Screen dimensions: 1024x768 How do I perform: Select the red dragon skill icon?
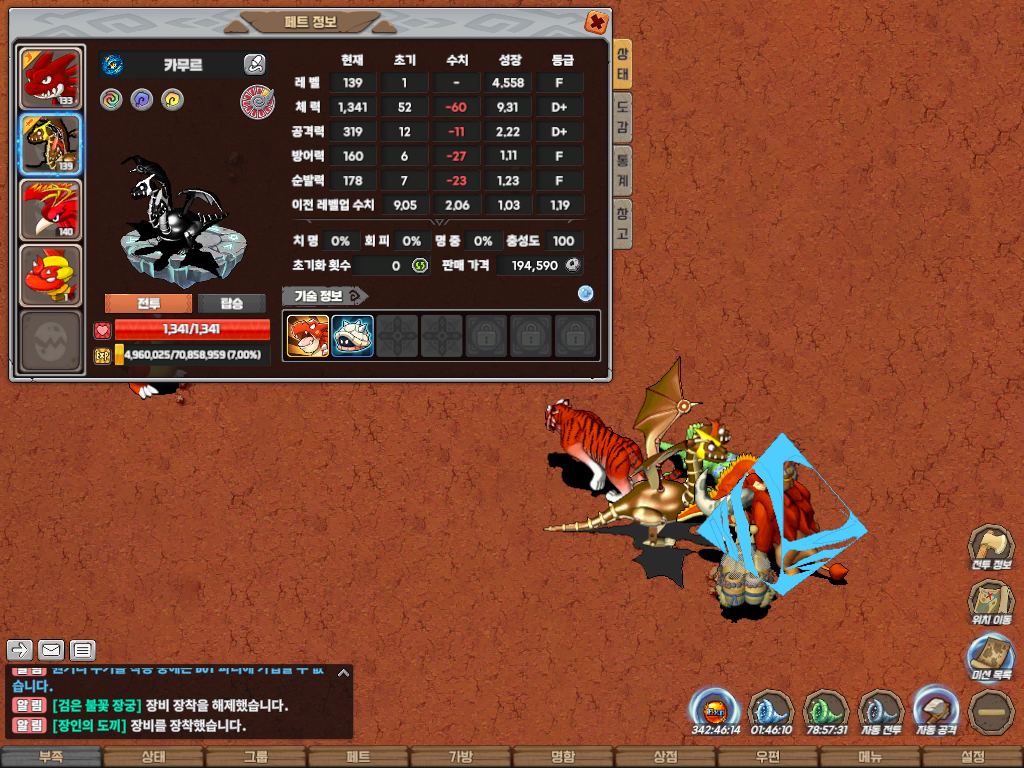[x=308, y=336]
